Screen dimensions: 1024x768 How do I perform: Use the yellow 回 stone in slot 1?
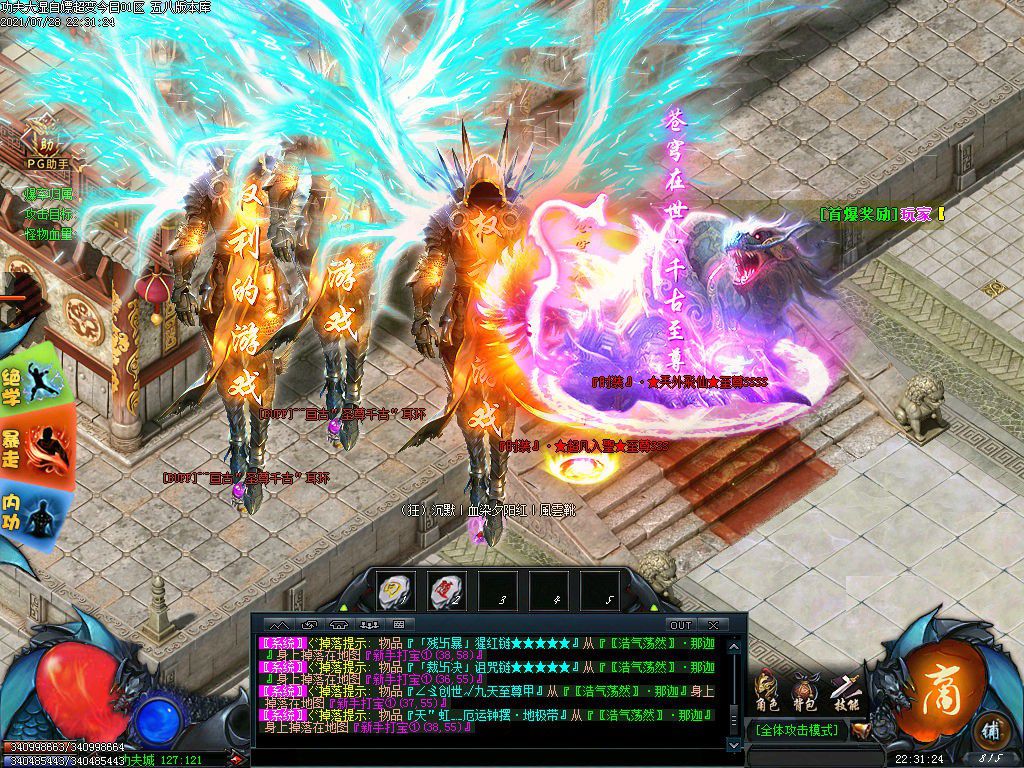pos(397,592)
